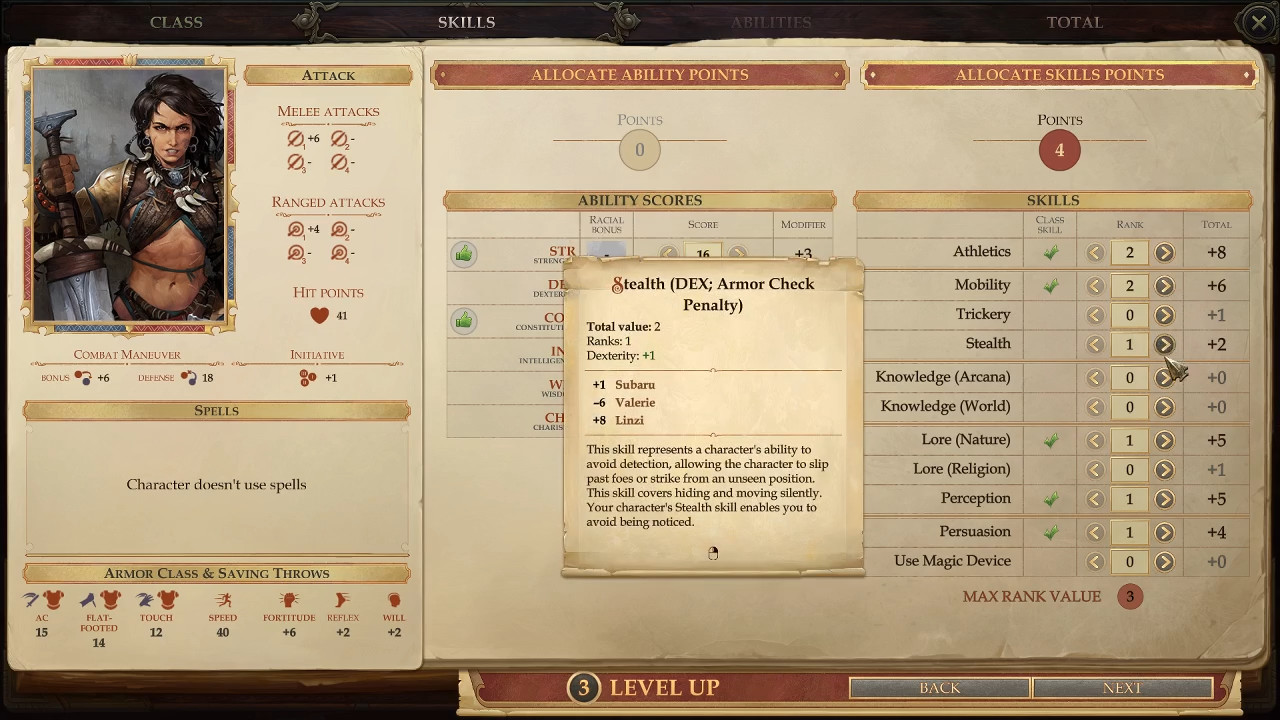Close the level up screen
The height and width of the screenshot is (720, 1280).
pyautogui.click(x=1258, y=22)
